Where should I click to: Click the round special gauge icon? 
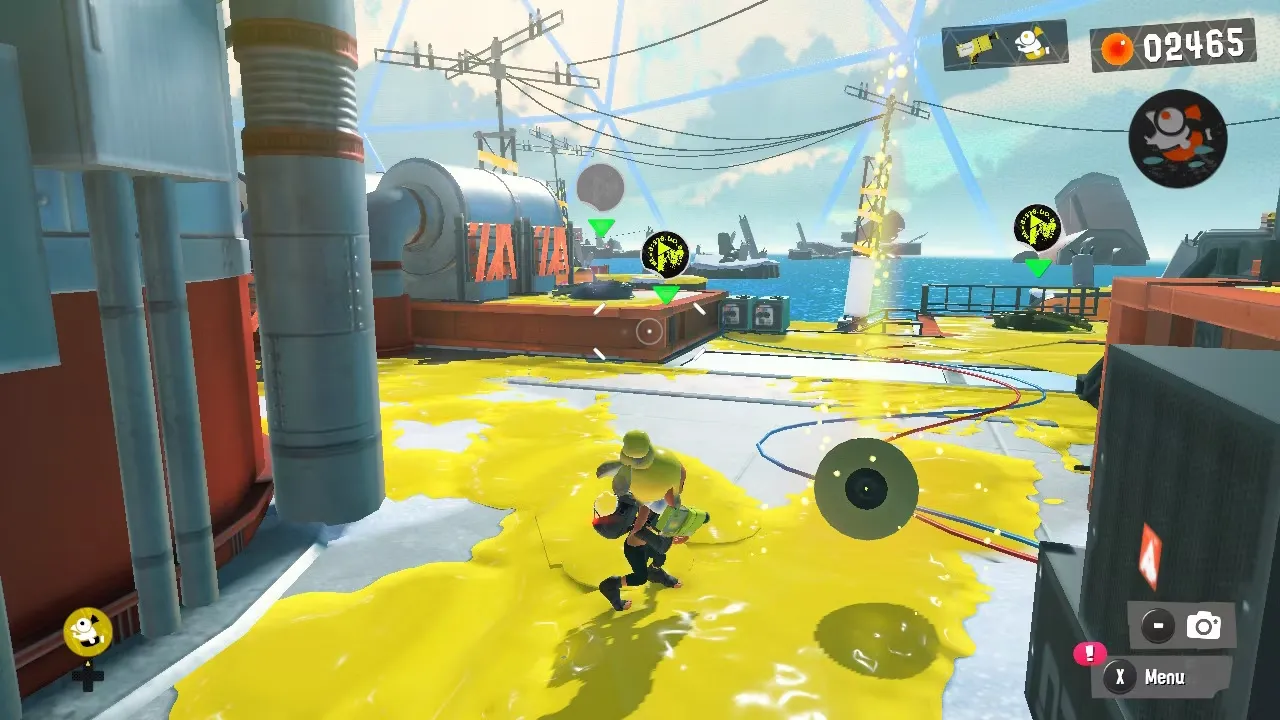(1177, 137)
